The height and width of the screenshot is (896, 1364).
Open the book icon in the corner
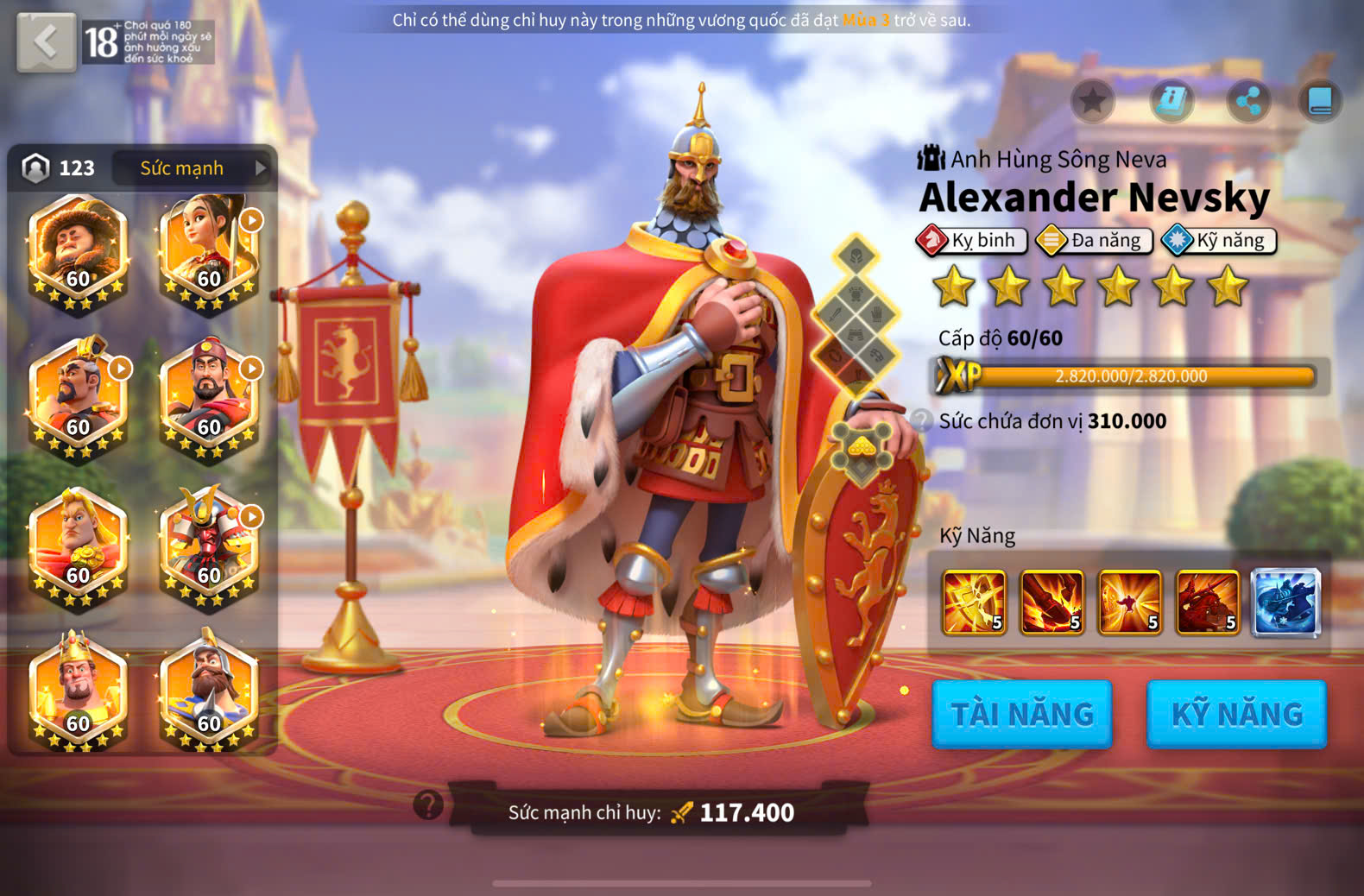pyautogui.click(x=1320, y=101)
